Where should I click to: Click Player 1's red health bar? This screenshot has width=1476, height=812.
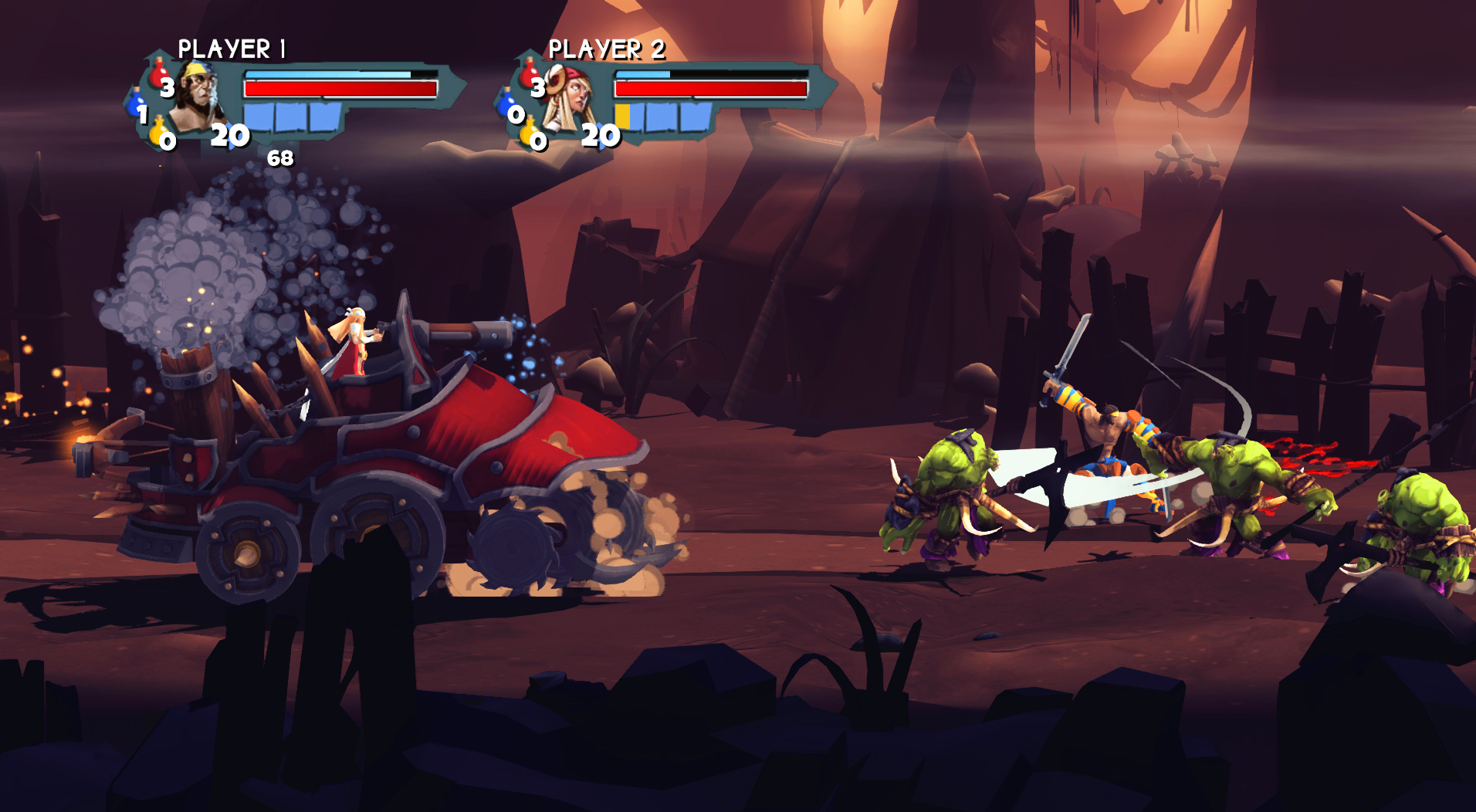pyautogui.click(x=340, y=88)
